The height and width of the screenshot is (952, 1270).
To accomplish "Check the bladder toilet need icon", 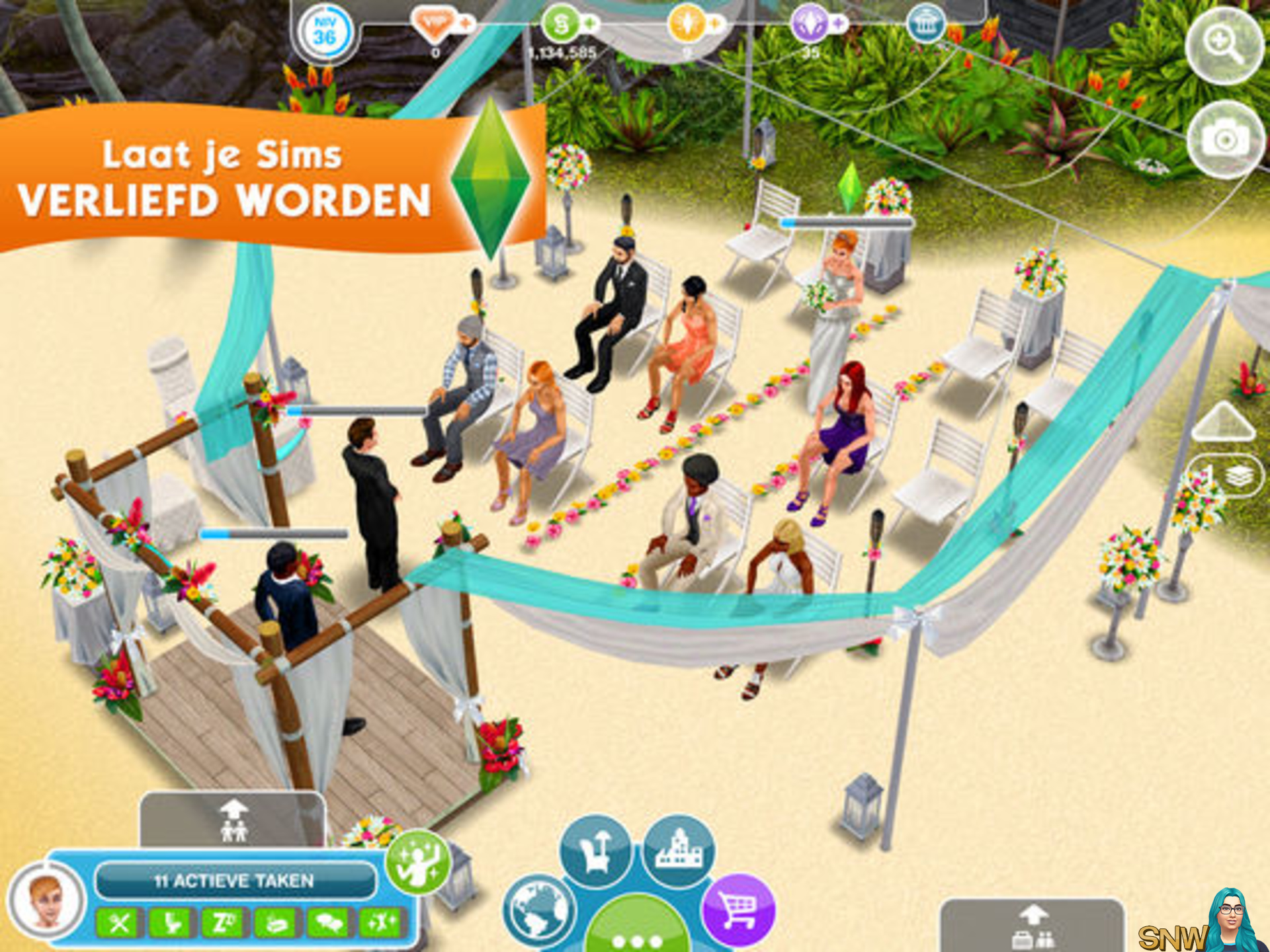I will 171,923.
